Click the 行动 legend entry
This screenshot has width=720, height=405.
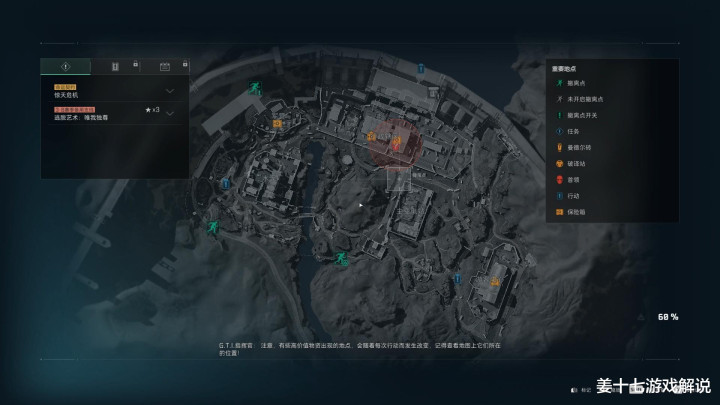[570, 195]
